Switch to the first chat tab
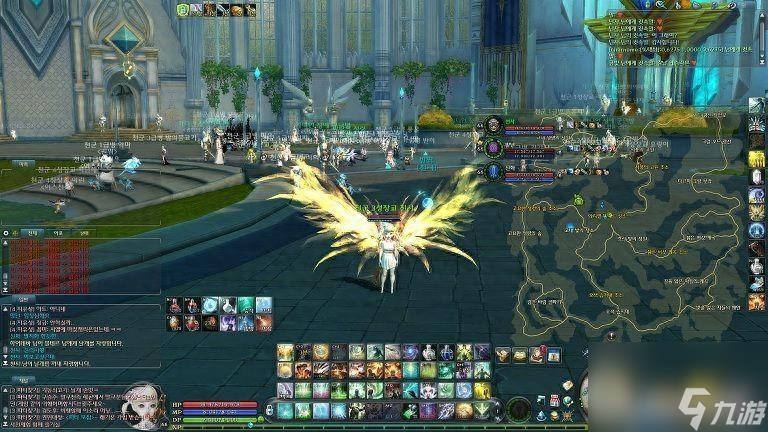The image size is (768, 432). (x=32, y=232)
